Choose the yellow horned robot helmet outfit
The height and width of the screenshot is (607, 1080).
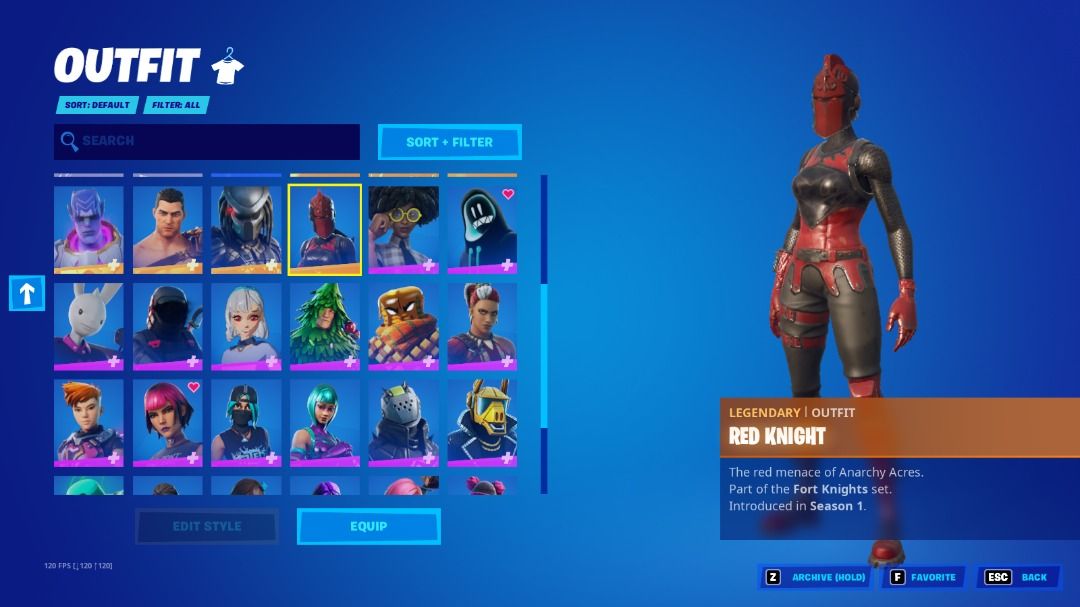coord(482,421)
